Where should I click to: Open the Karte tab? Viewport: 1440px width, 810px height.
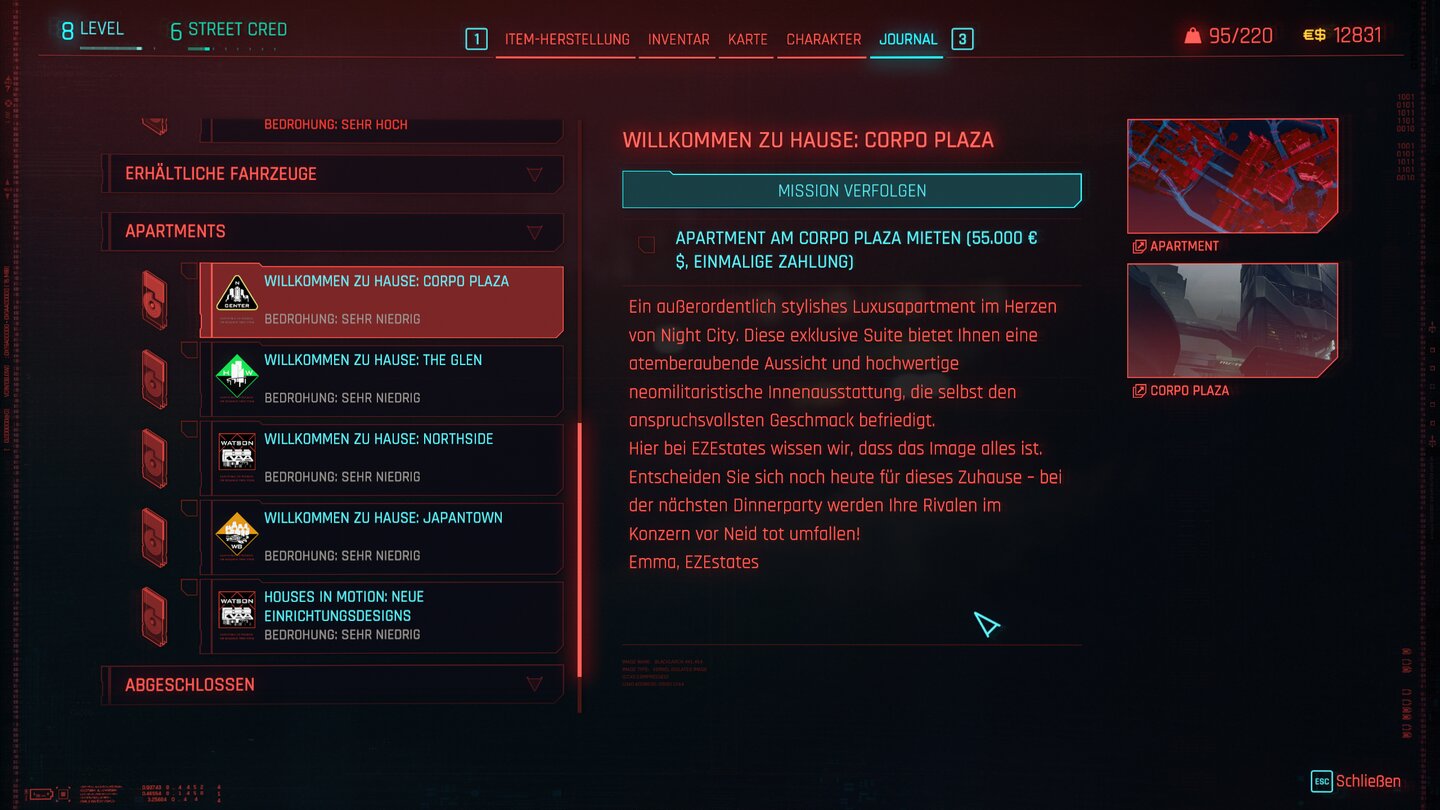point(746,39)
